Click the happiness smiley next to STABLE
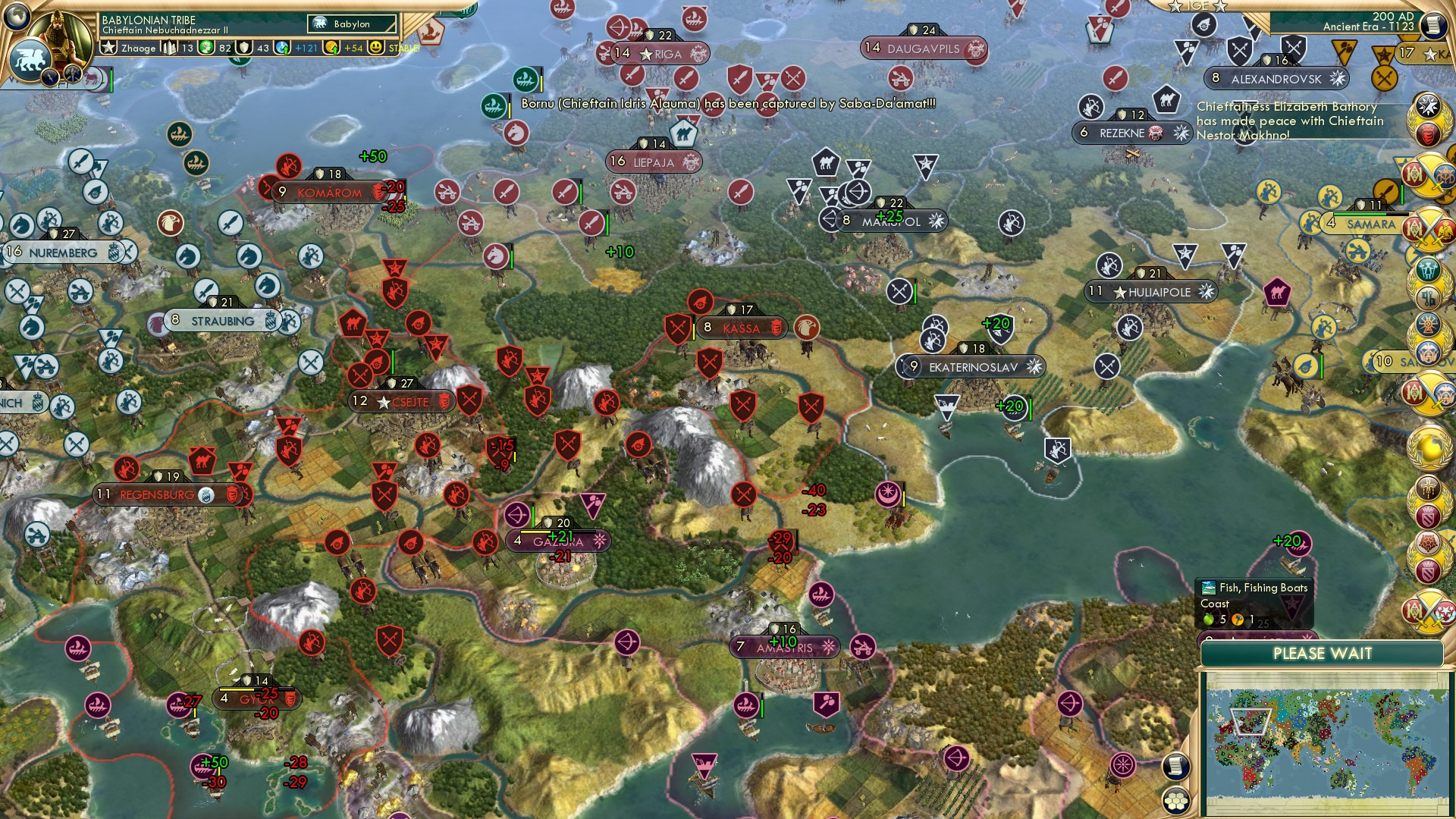Screen dimensions: 1456x819 [375, 48]
